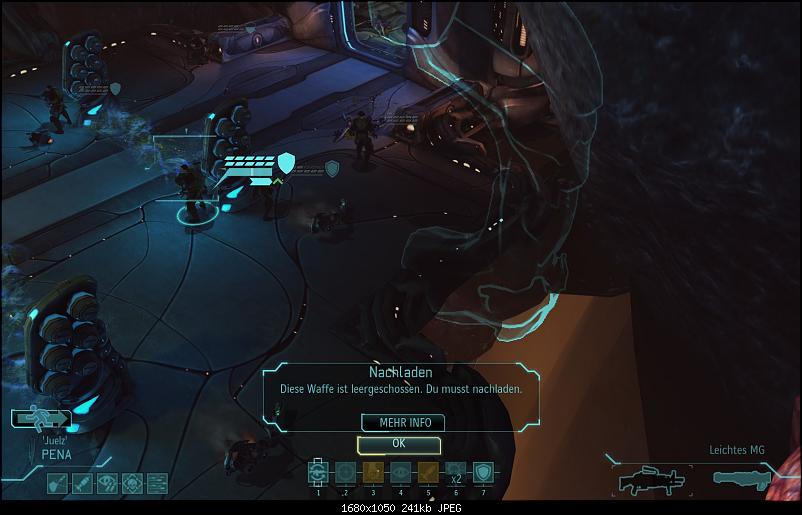Select the x2 grenade ability in slot 6
Viewport: 802px width, 515px height.
click(x=454, y=473)
